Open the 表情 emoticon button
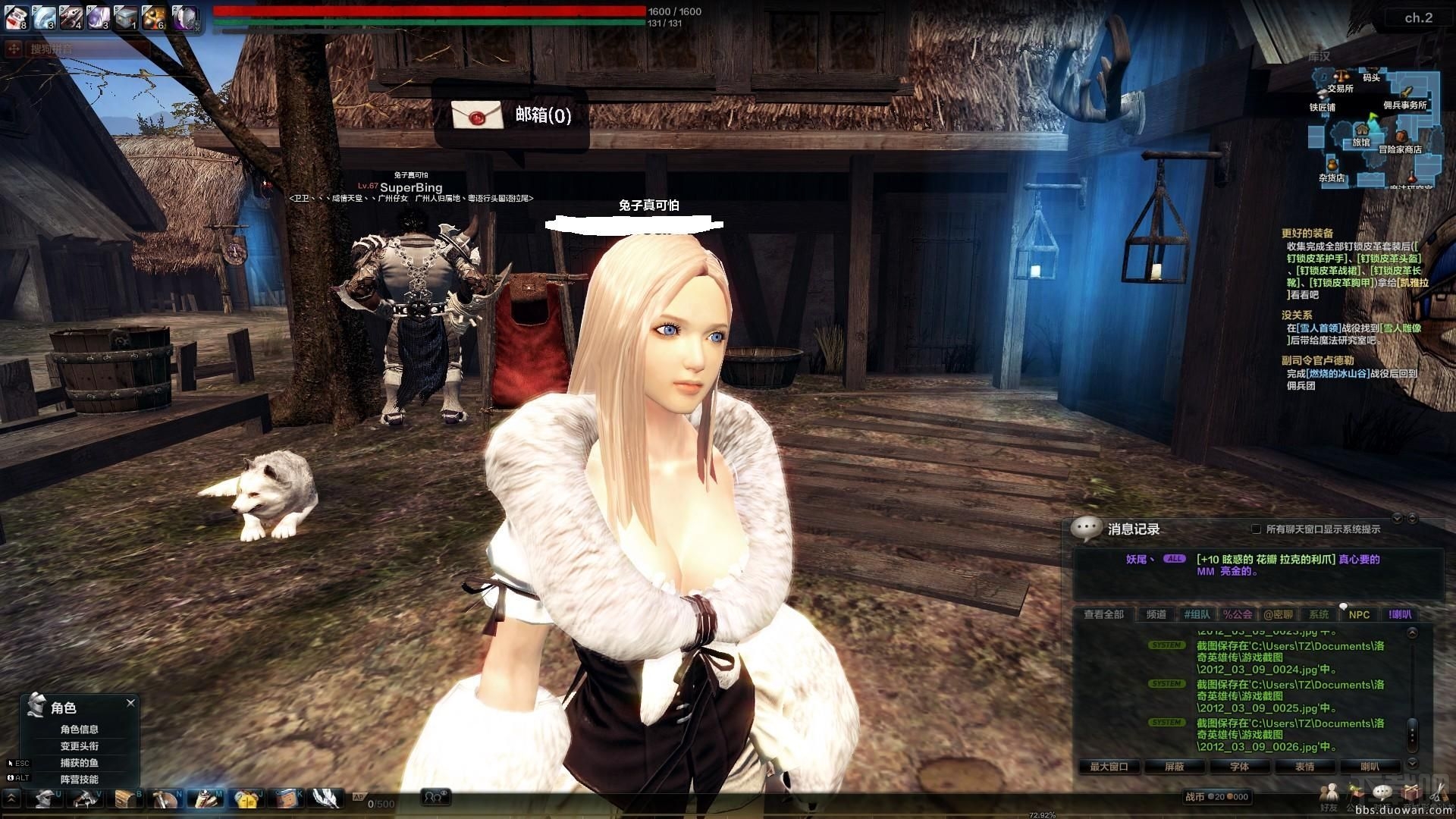Viewport: 1456px width, 819px height. (1304, 767)
